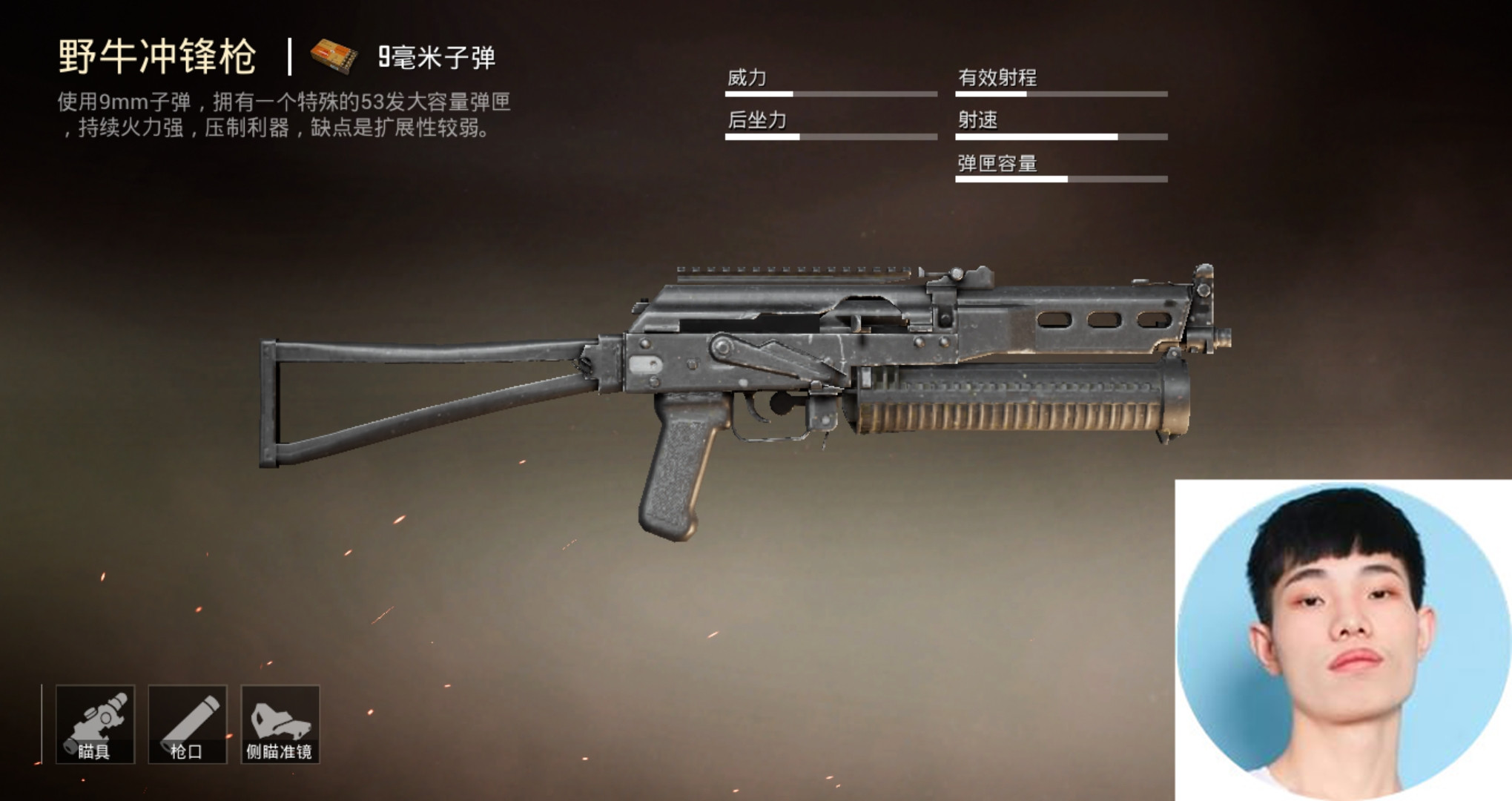Click the 射速 fire rate stat bar
This screenshot has width=1512, height=801.
click(x=1060, y=137)
